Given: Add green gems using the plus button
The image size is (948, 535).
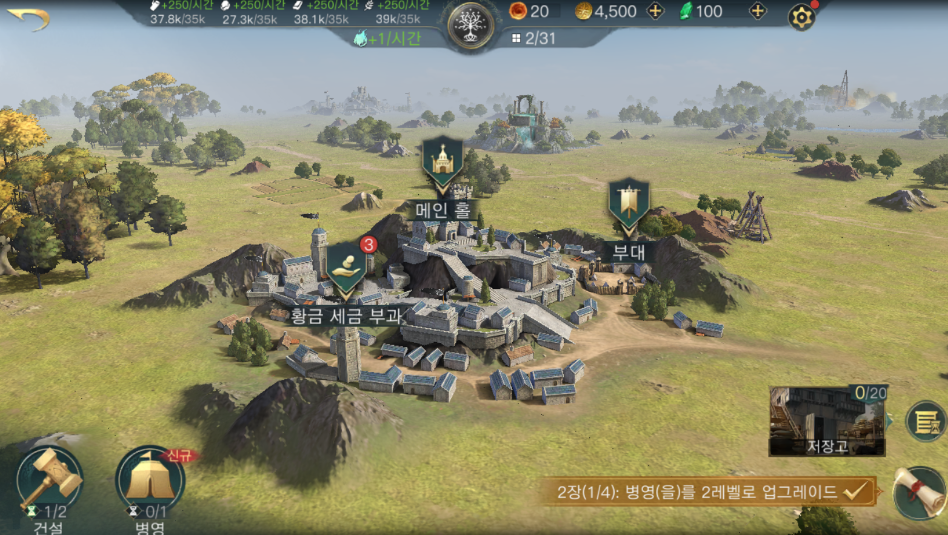Looking at the screenshot, I should point(758,12).
